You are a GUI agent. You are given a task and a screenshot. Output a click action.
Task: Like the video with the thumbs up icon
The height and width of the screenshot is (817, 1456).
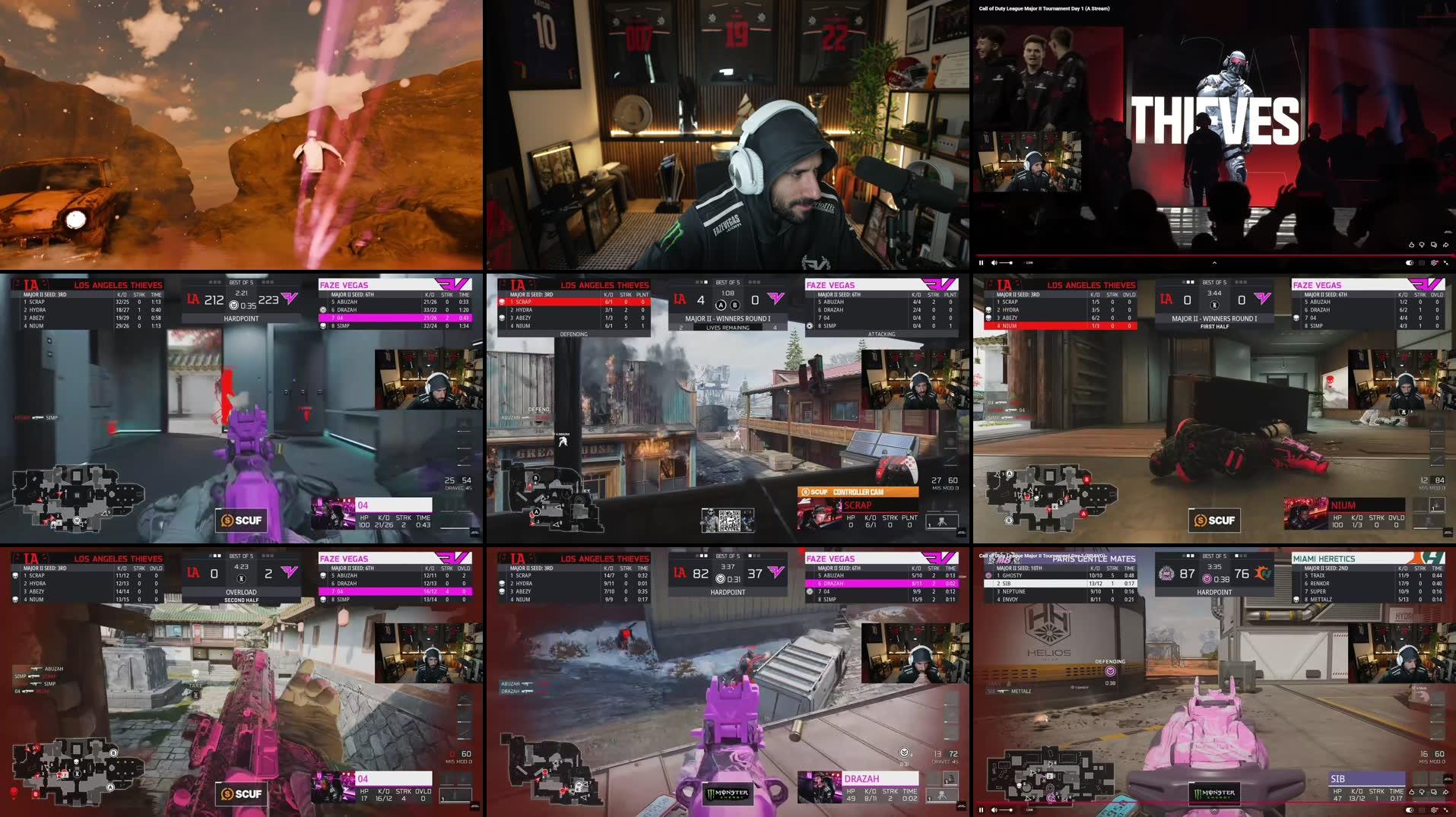(x=1411, y=245)
